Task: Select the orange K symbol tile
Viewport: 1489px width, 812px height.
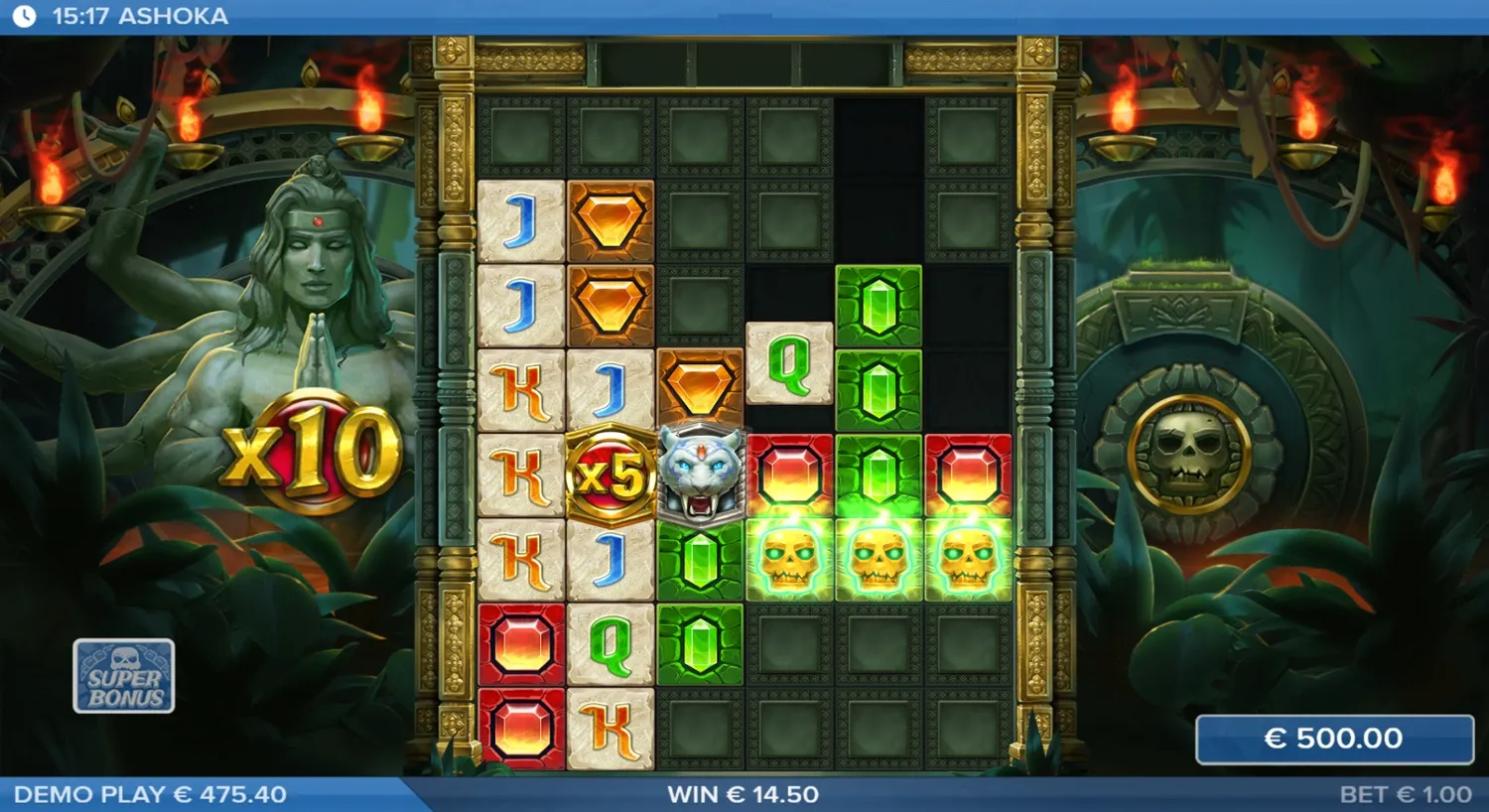Action: 521,387
